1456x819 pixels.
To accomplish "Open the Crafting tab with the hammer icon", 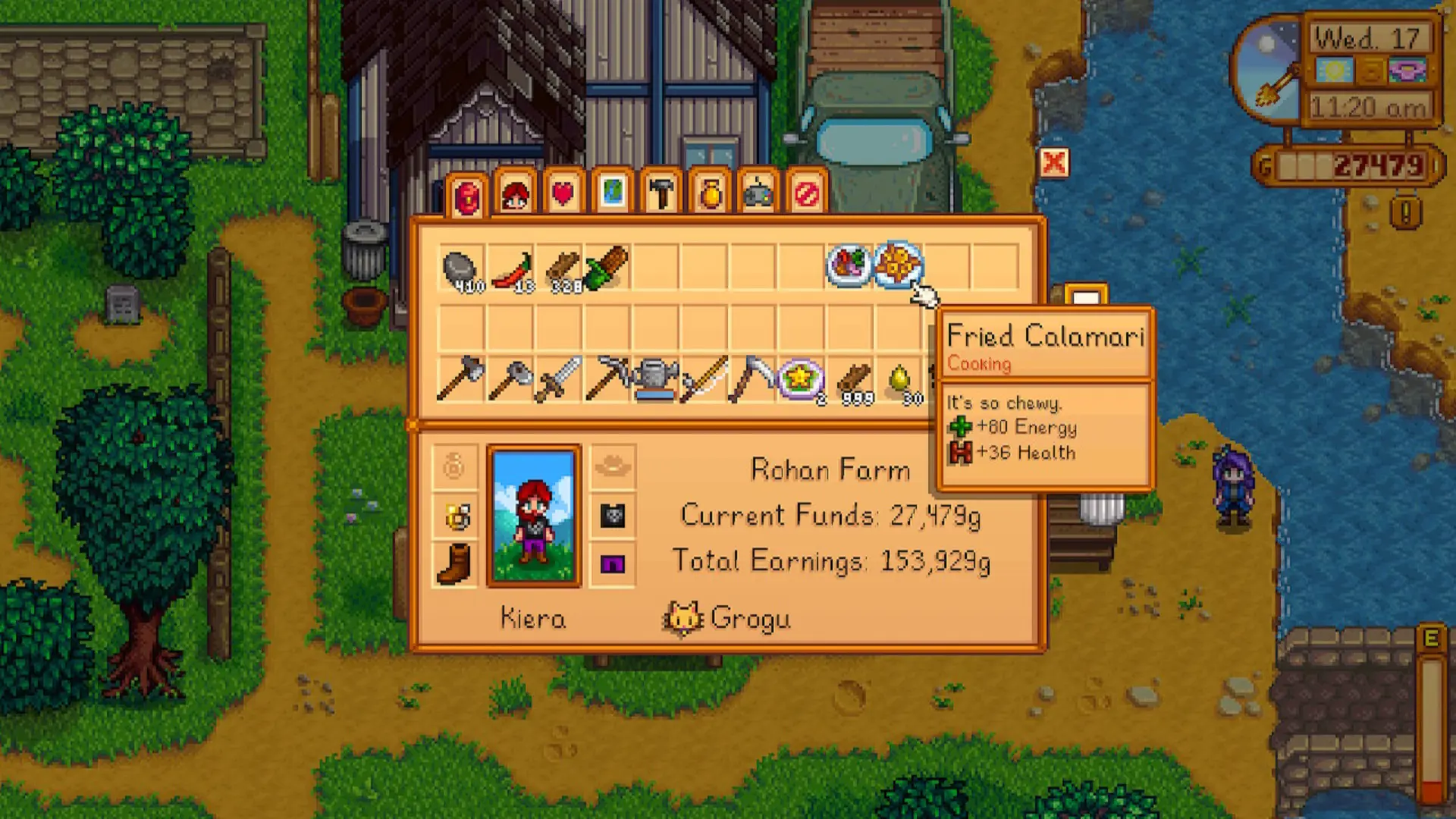I will (x=661, y=193).
